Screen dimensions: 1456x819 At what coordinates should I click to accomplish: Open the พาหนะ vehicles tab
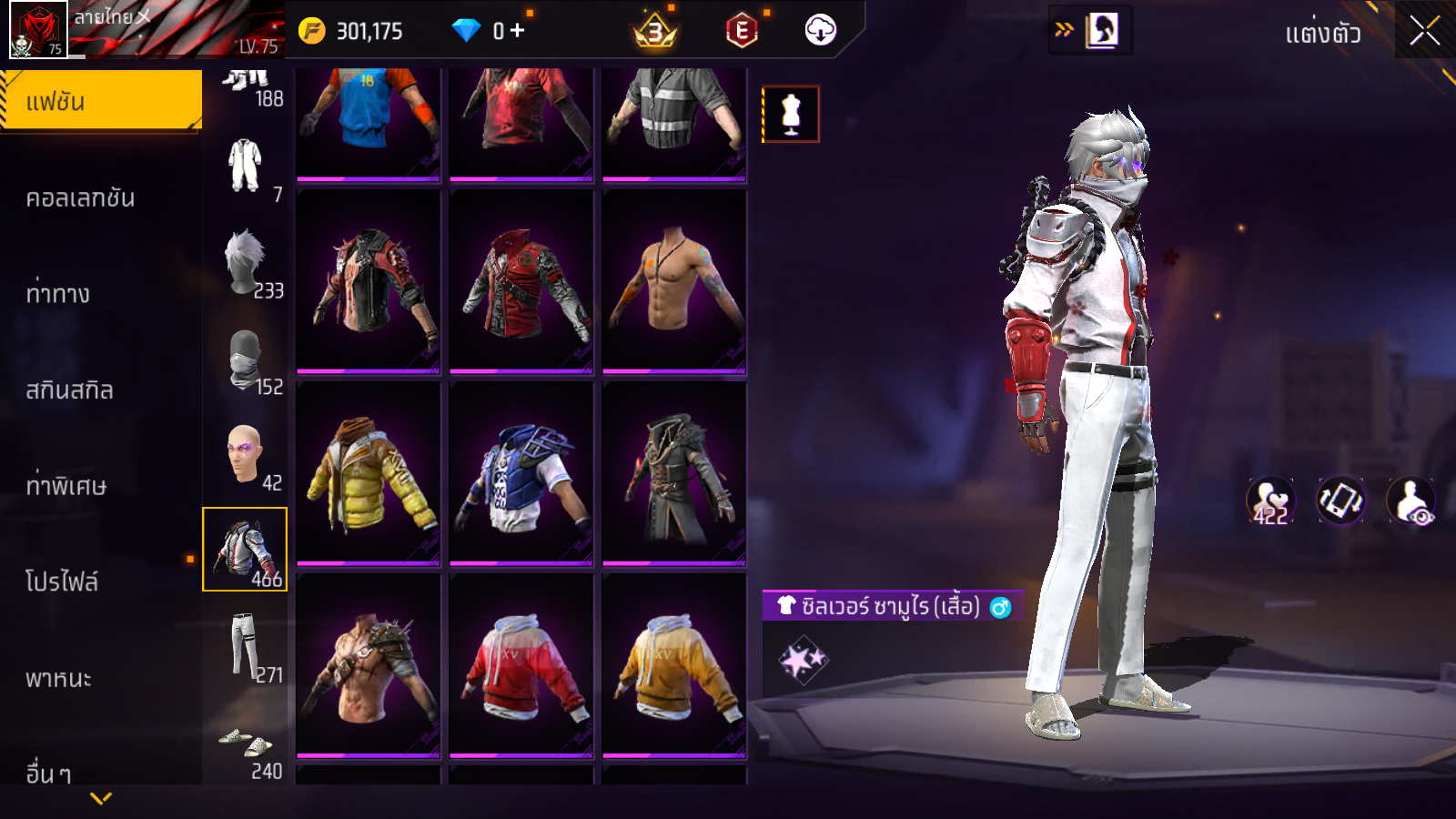pyautogui.click(x=58, y=678)
